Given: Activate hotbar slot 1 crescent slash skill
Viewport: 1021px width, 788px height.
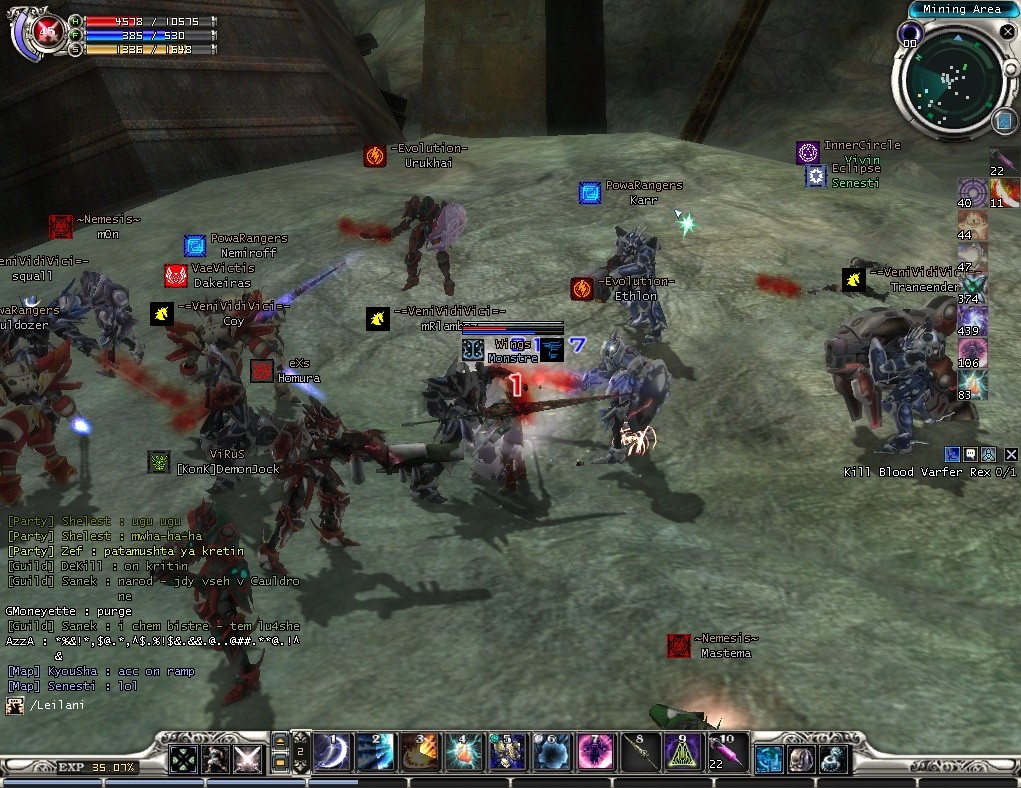Looking at the screenshot, I should coord(332,752).
